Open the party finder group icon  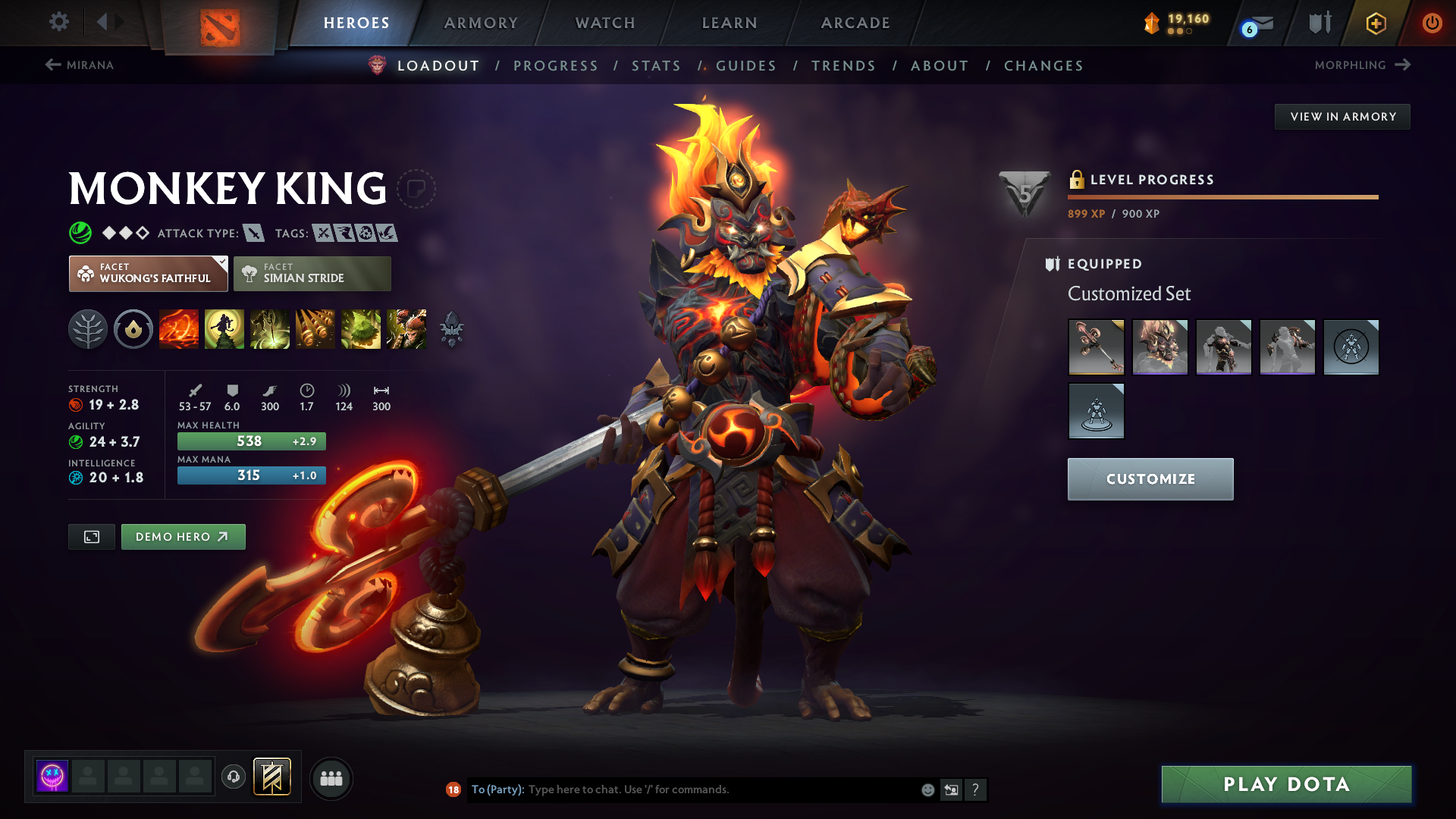[331, 778]
